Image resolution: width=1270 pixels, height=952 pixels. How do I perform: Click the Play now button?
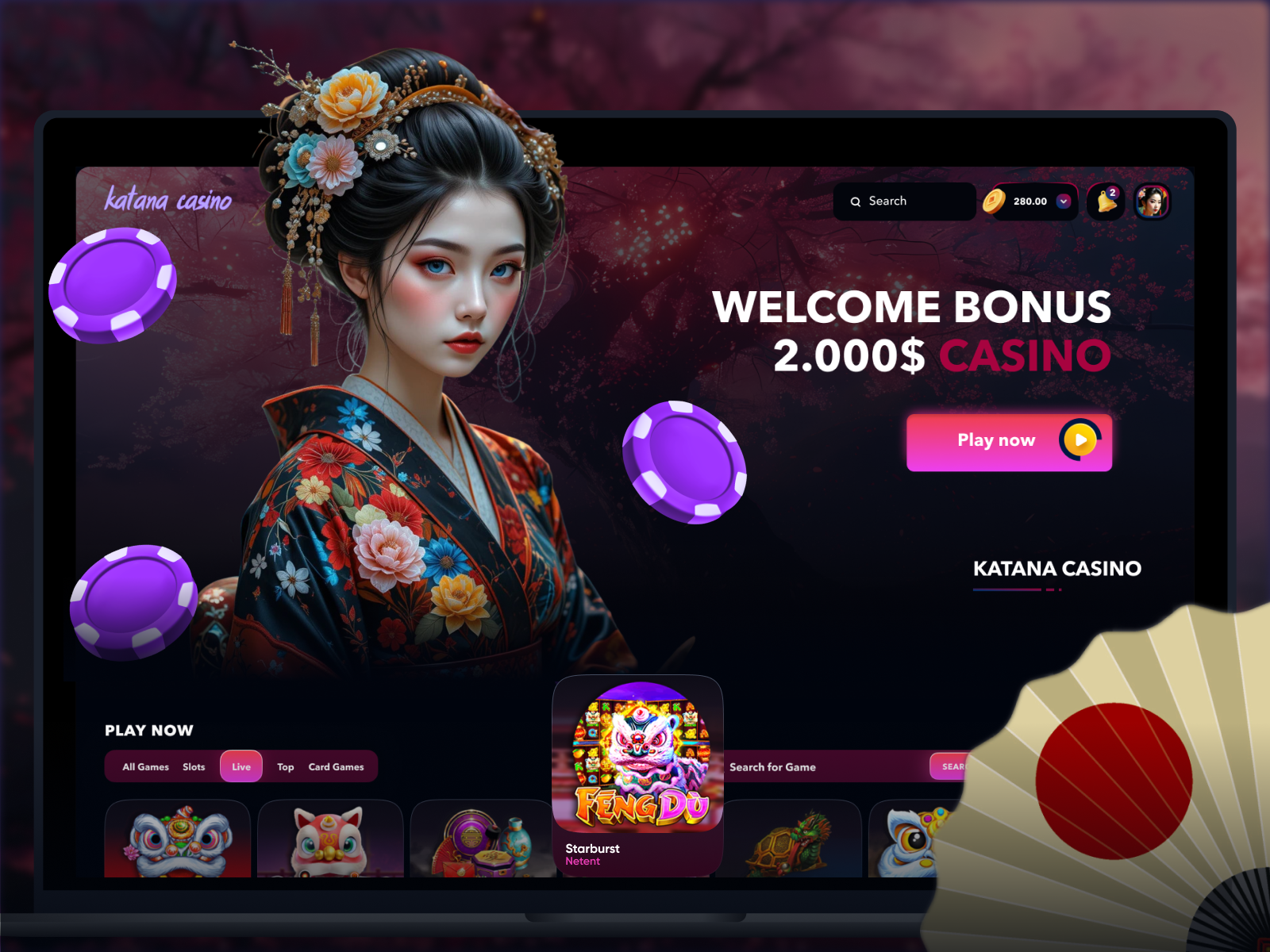click(x=1008, y=442)
